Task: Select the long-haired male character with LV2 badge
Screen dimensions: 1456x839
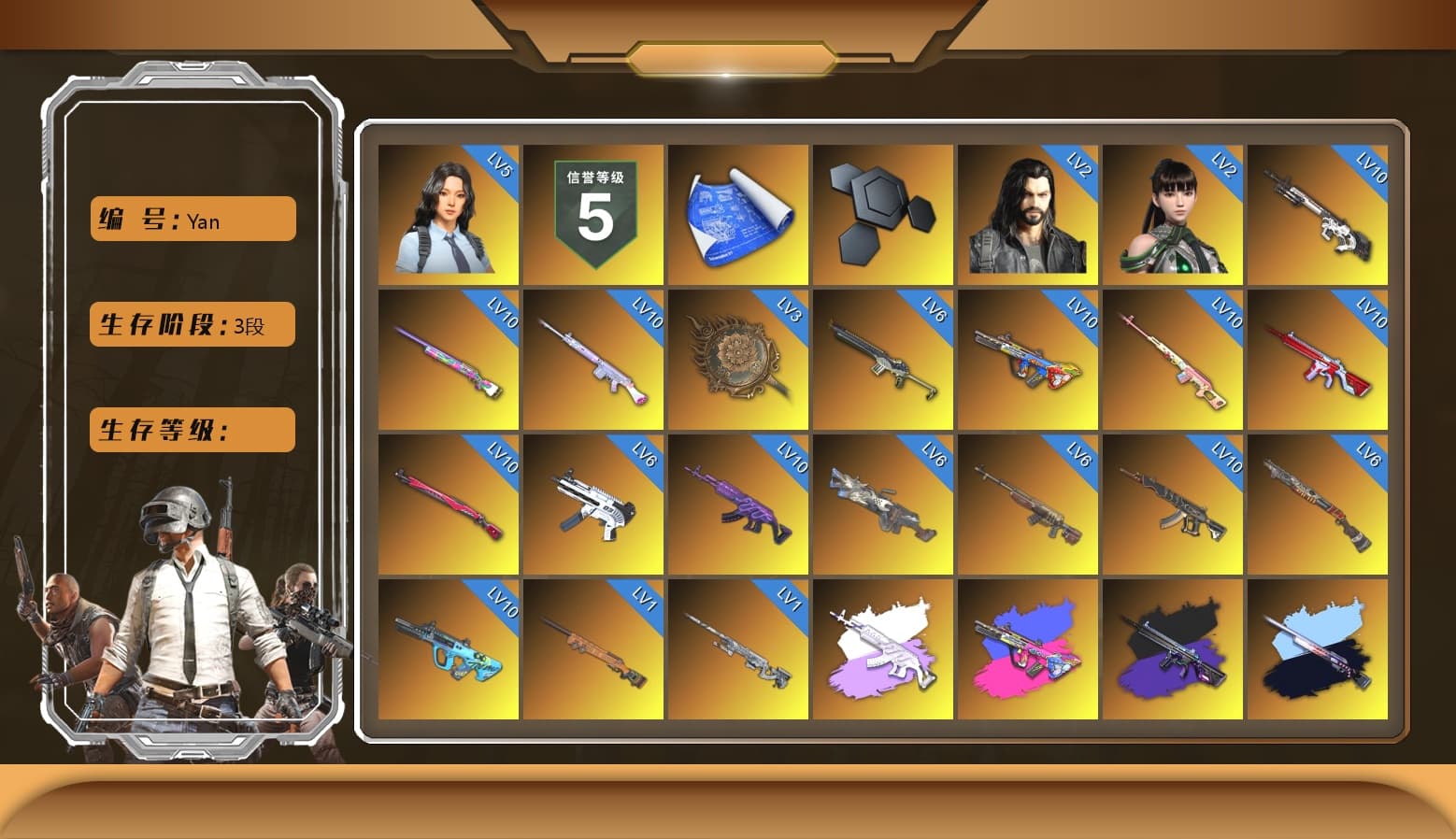Action: [1028, 213]
